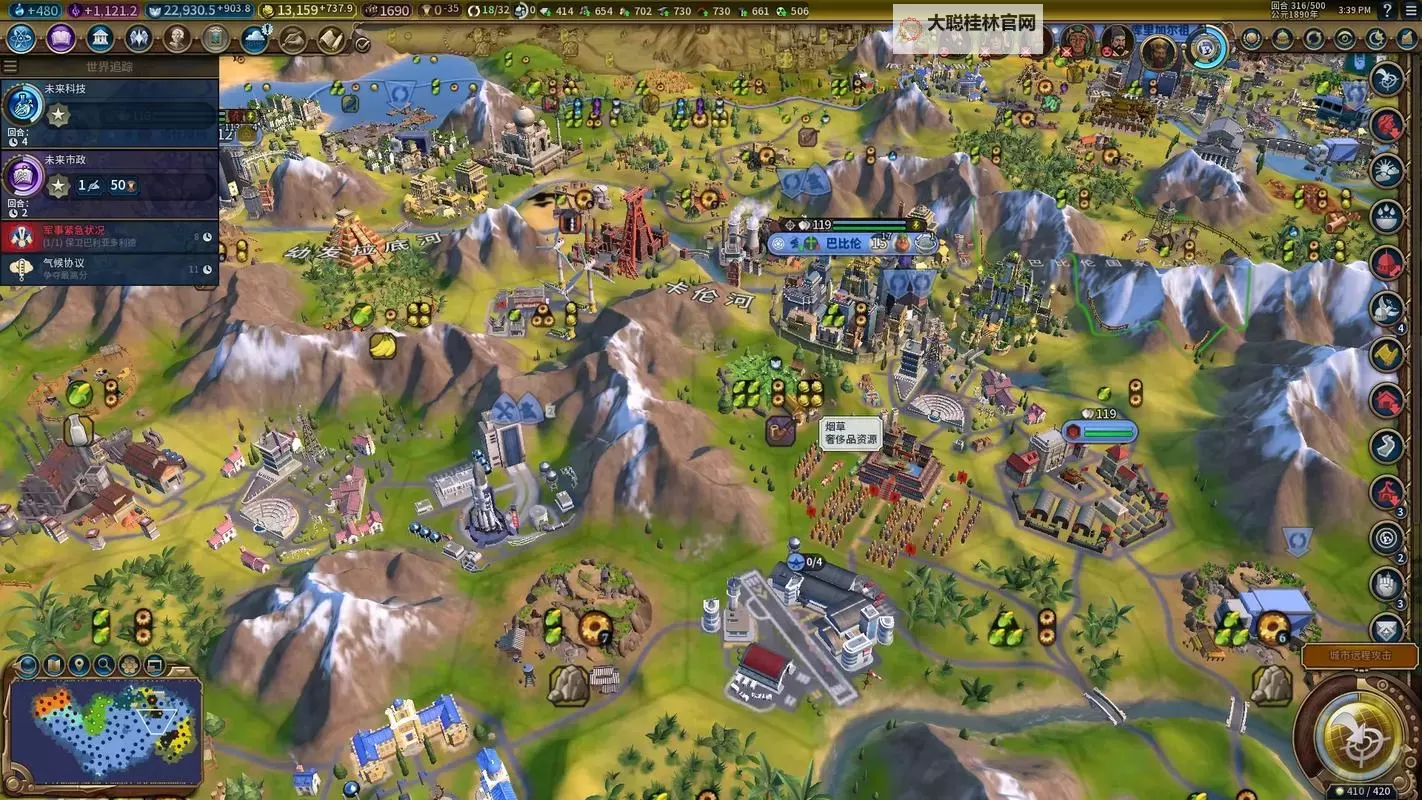The height and width of the screenshot is (800, 1422).
Task: Open the climate cloud icon
Action: [x=255, y=39]
